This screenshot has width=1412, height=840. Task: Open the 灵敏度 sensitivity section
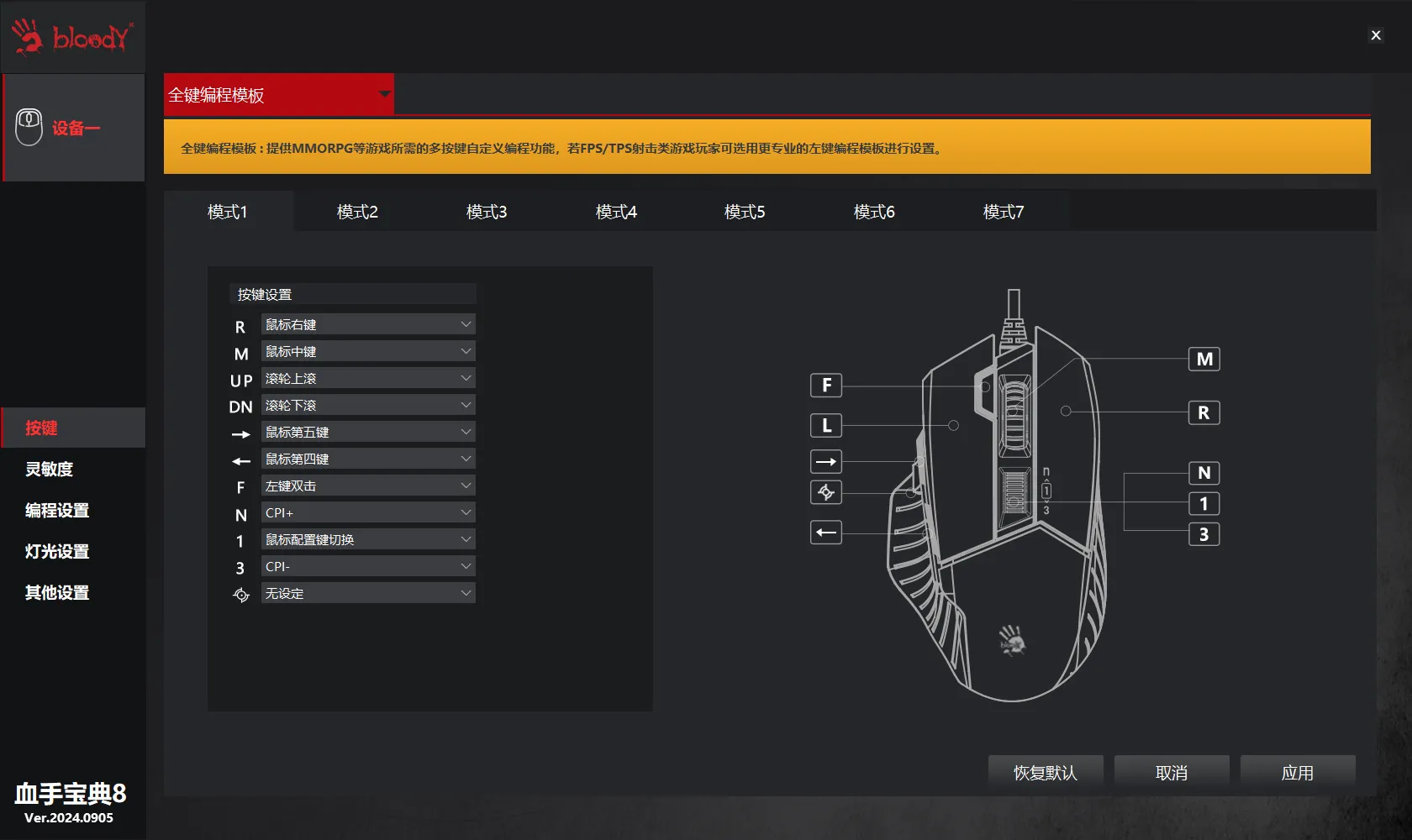50,469
